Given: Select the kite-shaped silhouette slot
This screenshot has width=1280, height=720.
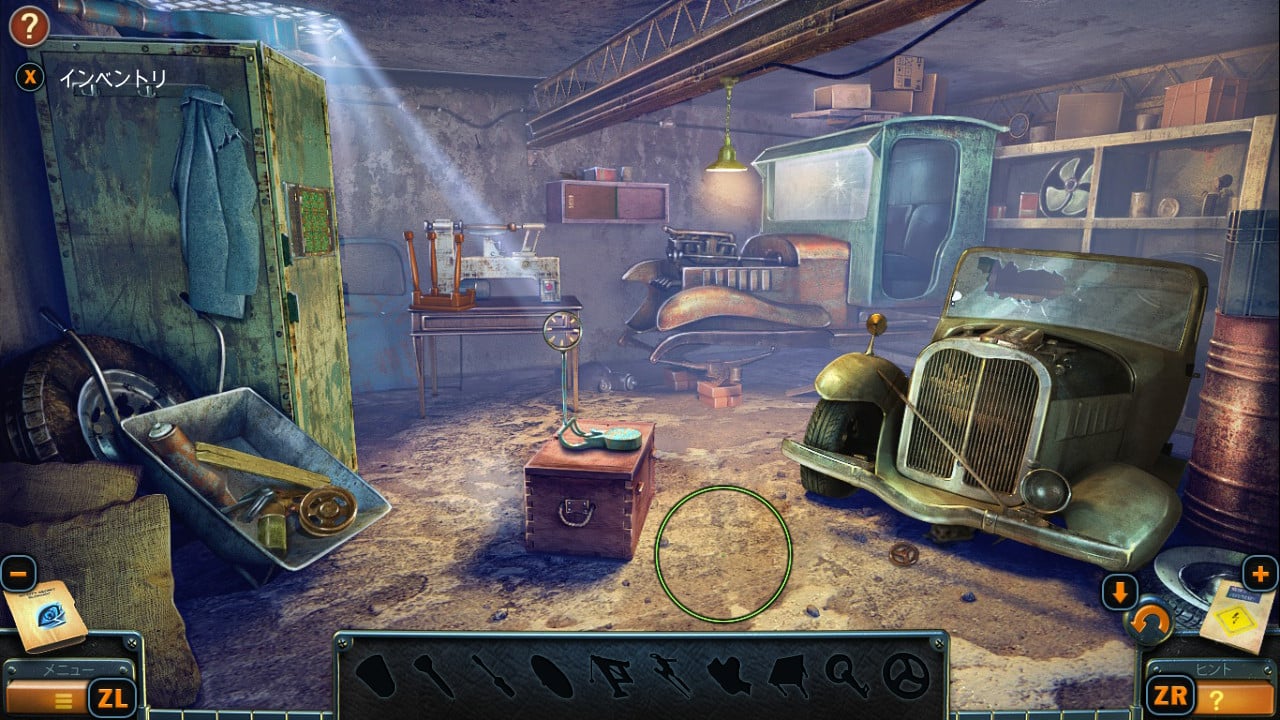Looking at the screenshot, I should [x=788, y=676].
